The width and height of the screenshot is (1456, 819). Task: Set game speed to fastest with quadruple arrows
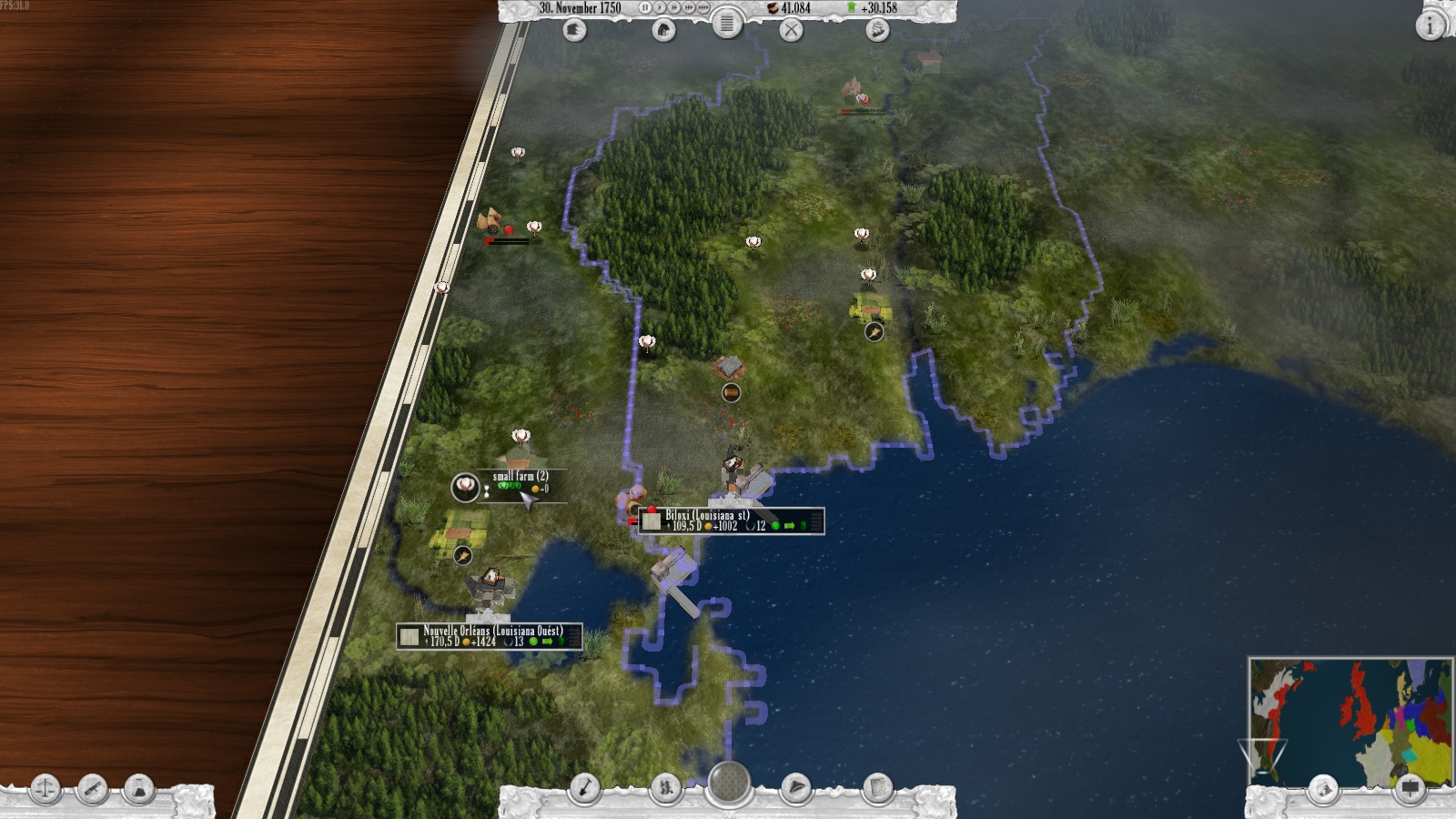tap(703, 8)
